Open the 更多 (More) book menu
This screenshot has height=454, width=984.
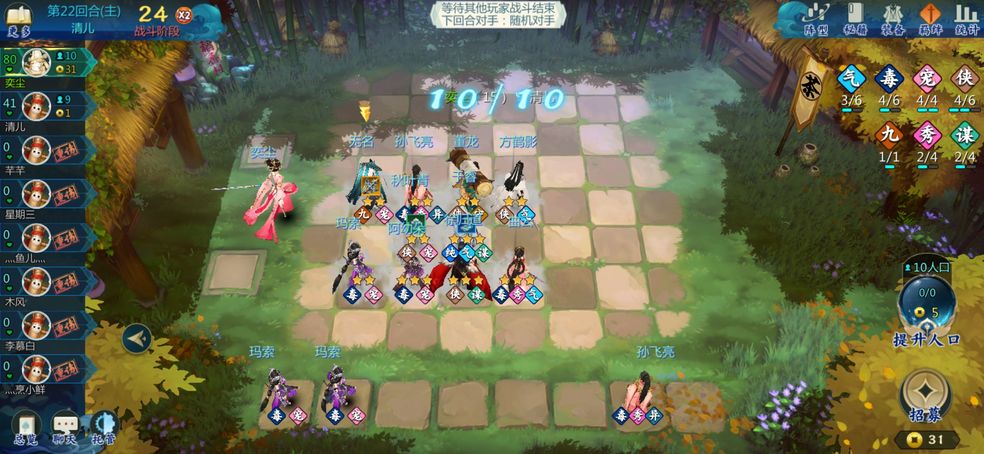20,18
